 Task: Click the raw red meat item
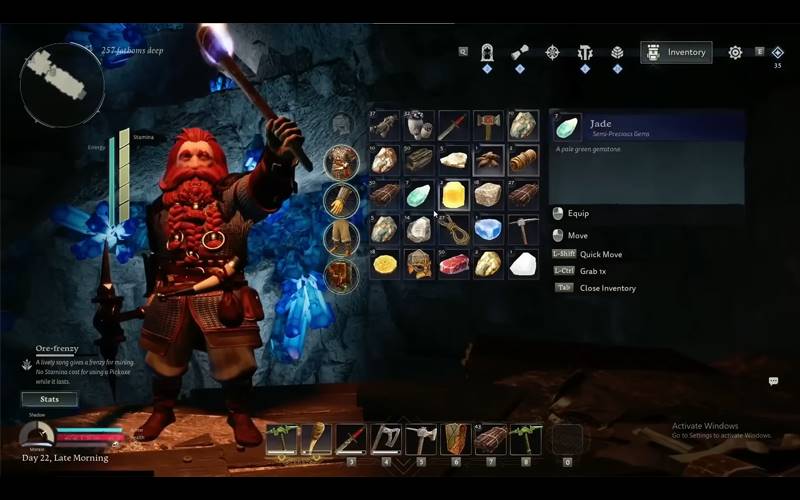click(x=453, y=264)
